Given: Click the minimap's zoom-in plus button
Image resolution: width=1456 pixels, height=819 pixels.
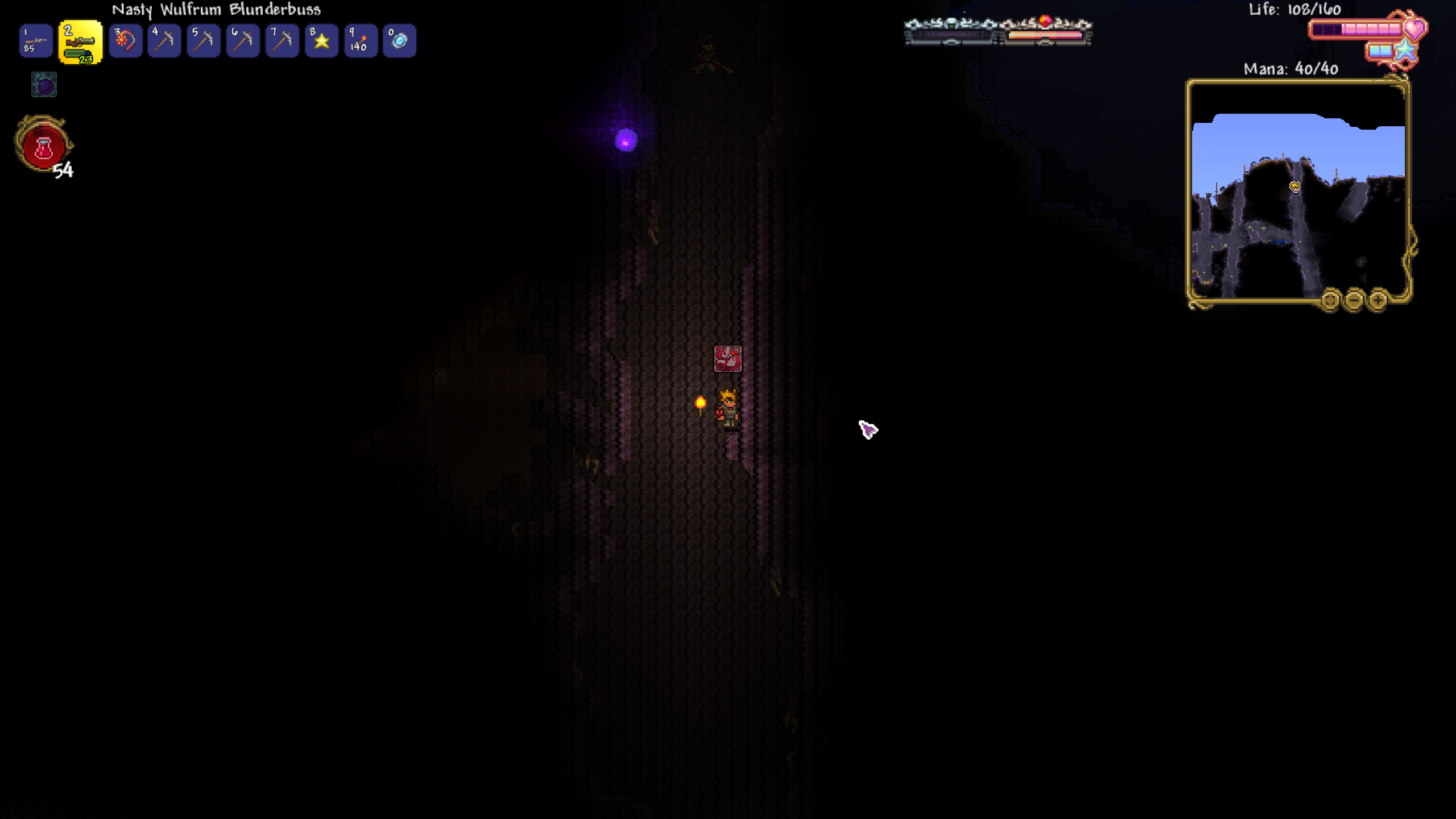Looking at the screenshot, I should click(x=1378, y=299).
